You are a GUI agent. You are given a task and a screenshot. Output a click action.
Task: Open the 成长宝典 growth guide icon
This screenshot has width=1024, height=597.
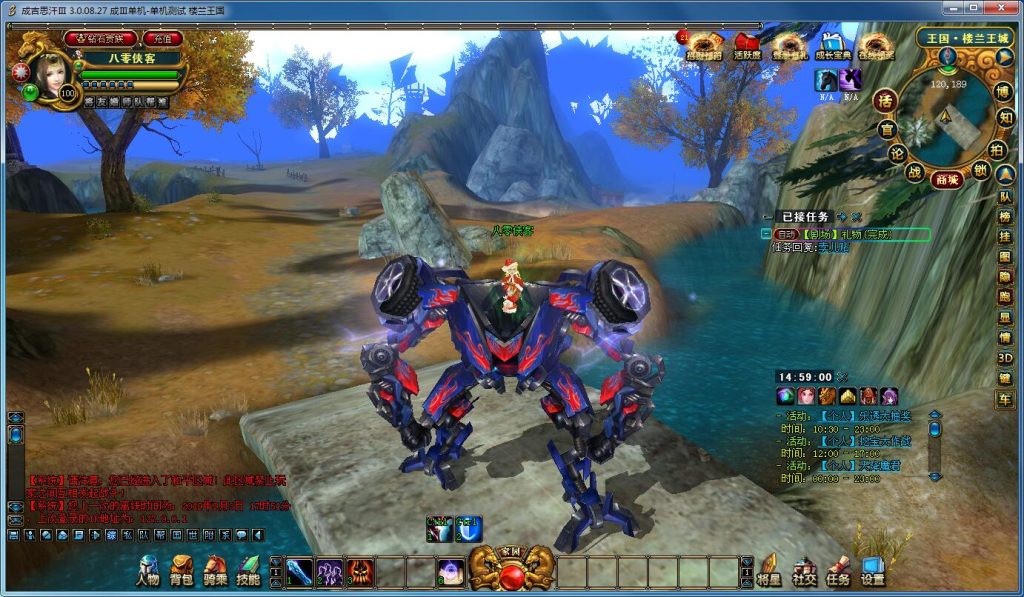click(x=832, y=46)
